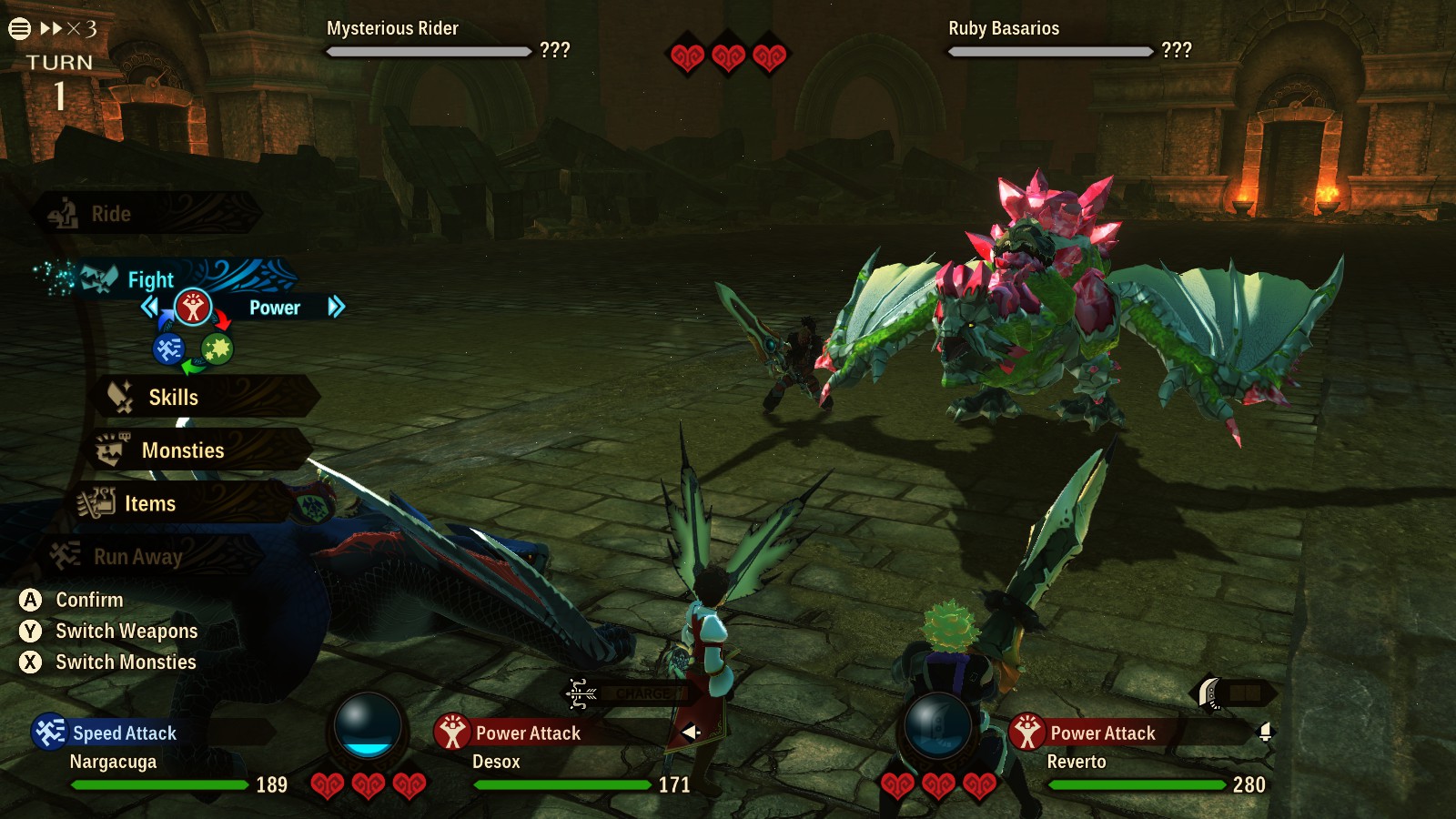The height and width of the screenshot is (819, 1456).
Task: Click the left arrow beside the Power label
Action: [151, 308]
